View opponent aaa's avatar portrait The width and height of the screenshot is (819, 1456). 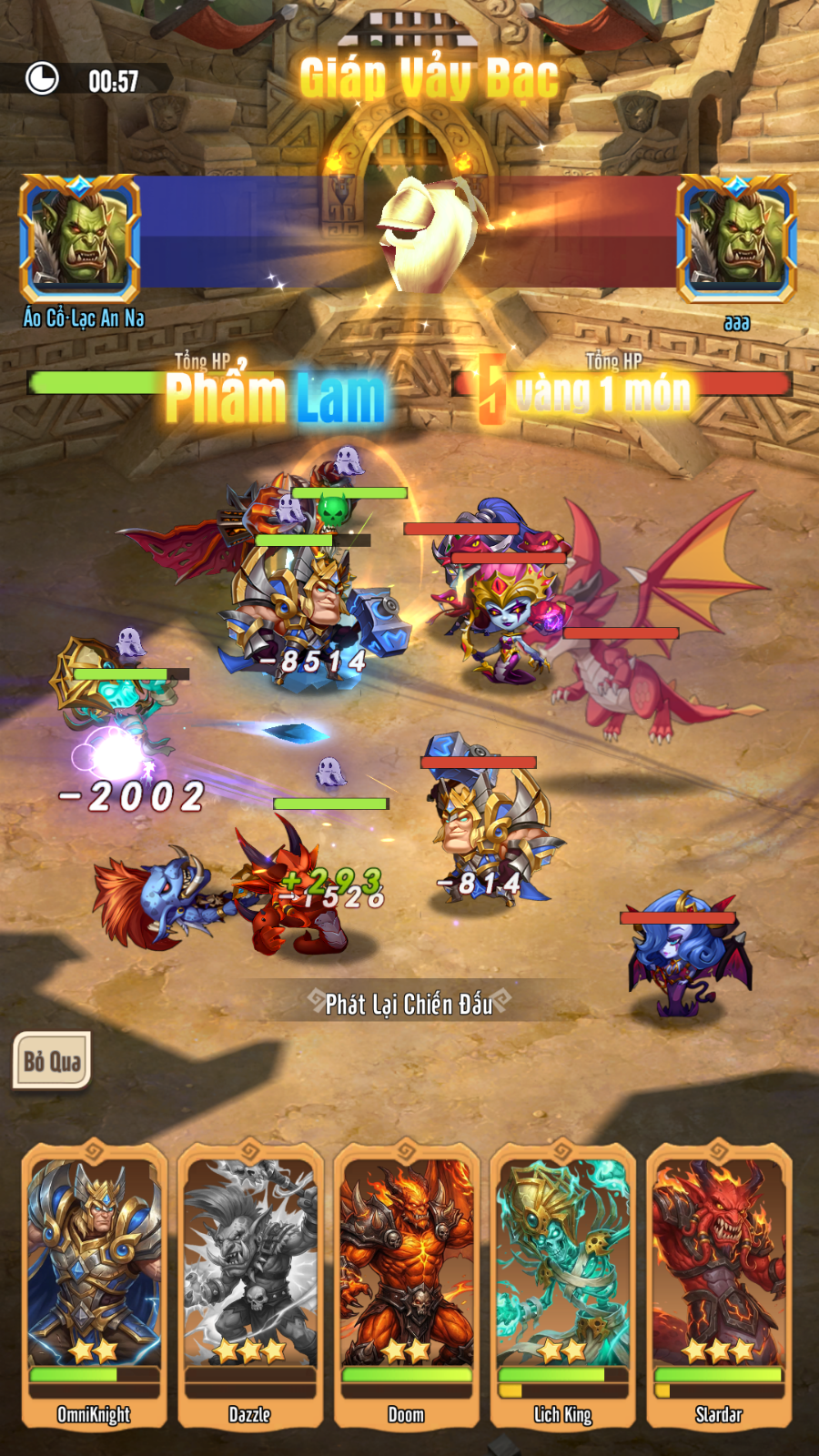coord(736,238)
